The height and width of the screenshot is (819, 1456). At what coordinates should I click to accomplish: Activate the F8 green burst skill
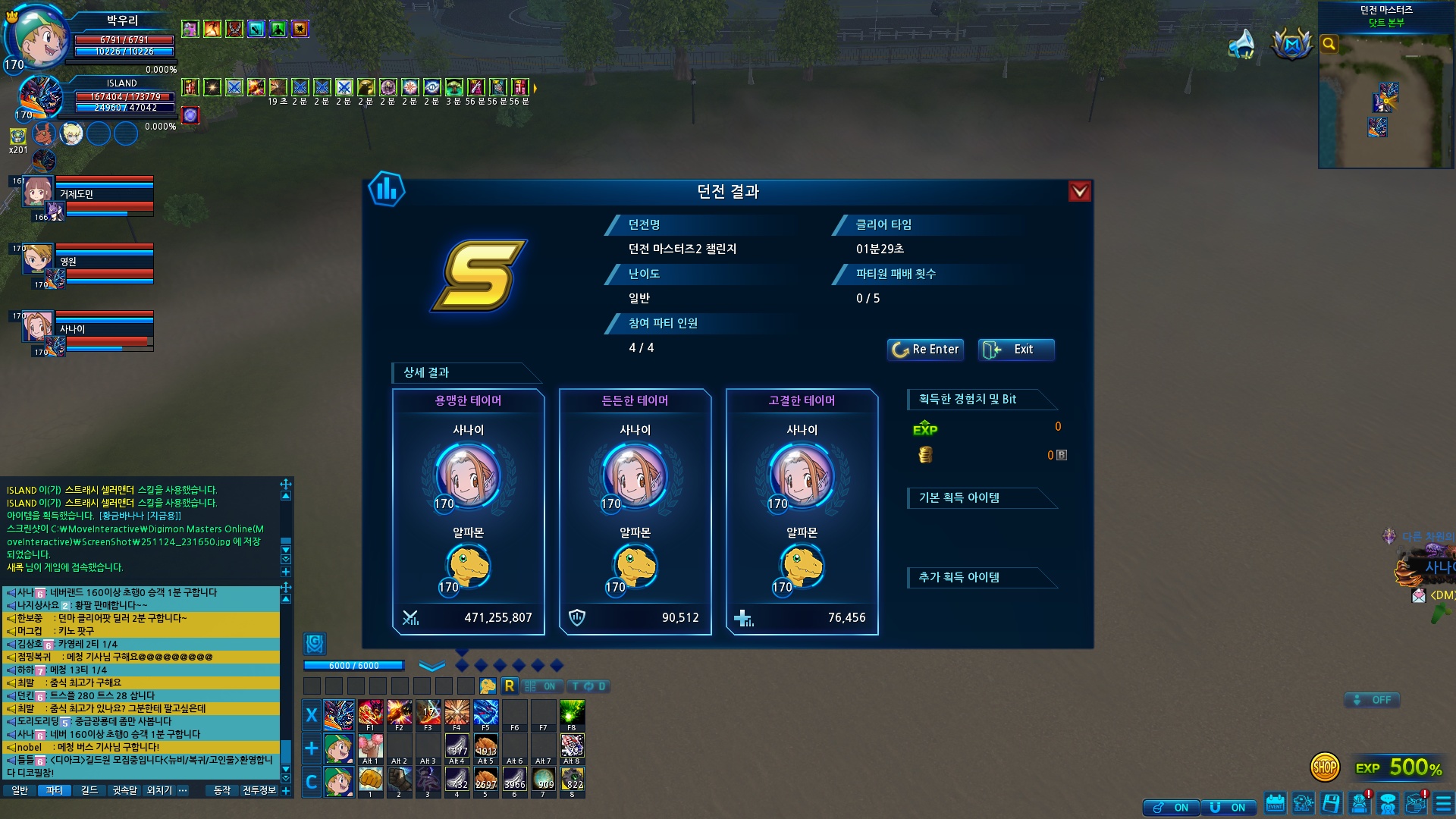click(572, 714)
